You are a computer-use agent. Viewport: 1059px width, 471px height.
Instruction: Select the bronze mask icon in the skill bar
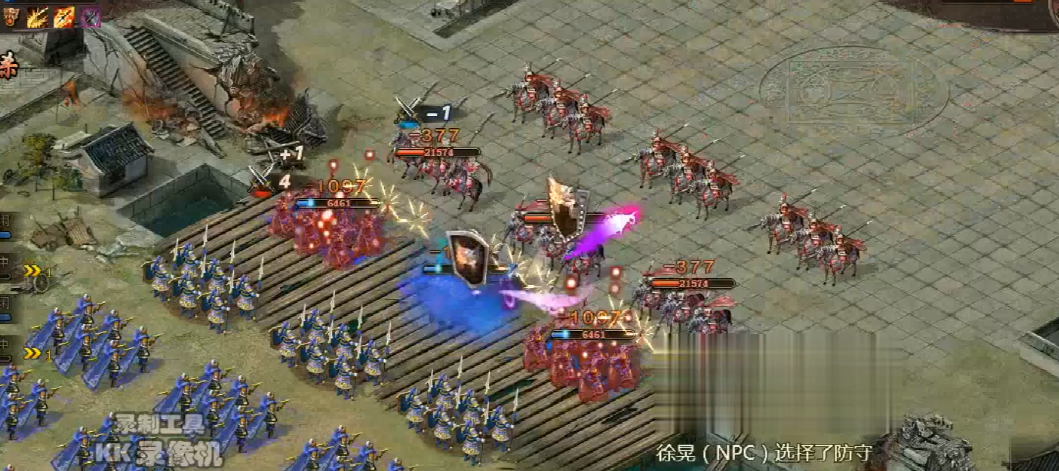click(x=11, y=15)
